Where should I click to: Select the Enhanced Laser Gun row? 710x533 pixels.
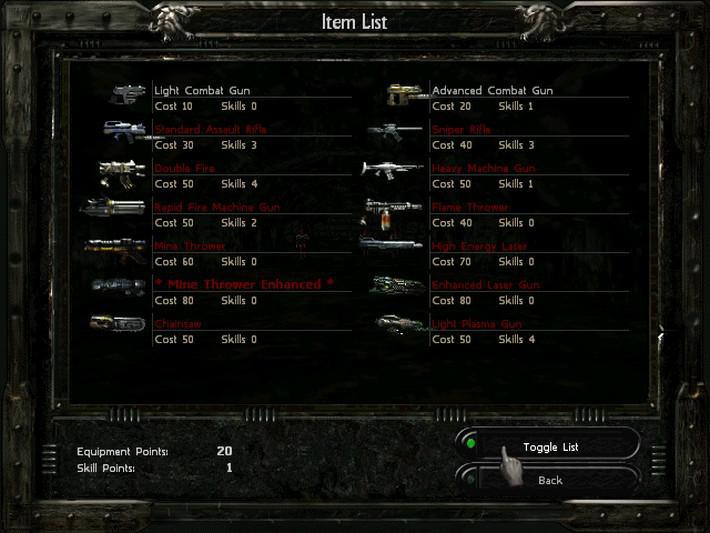485,285
